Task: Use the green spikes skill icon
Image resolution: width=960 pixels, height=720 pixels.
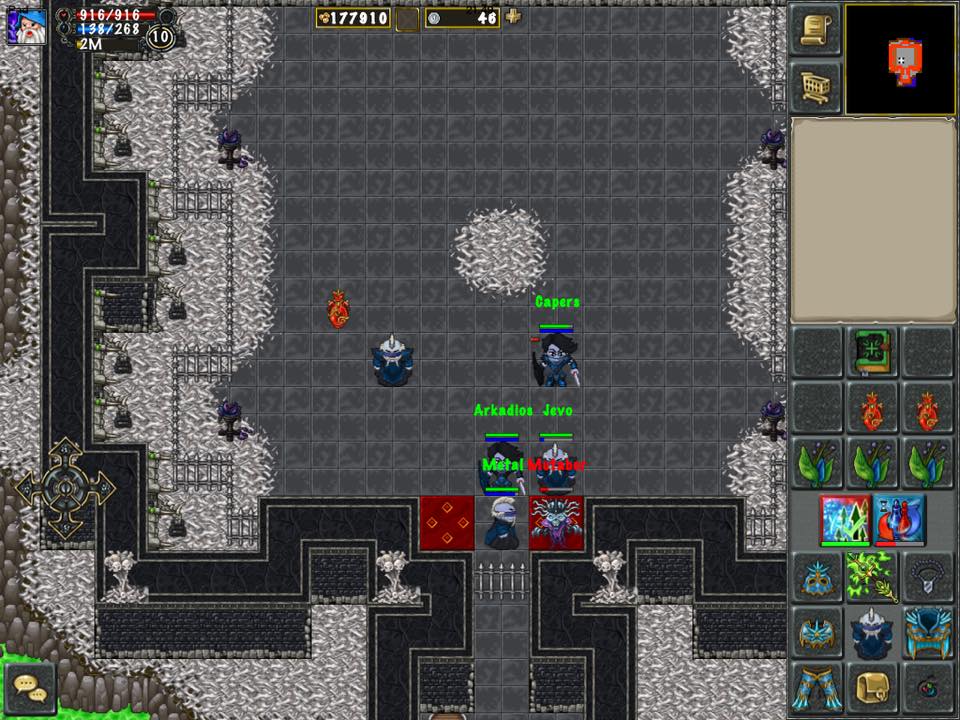Action: pos(845,520)
